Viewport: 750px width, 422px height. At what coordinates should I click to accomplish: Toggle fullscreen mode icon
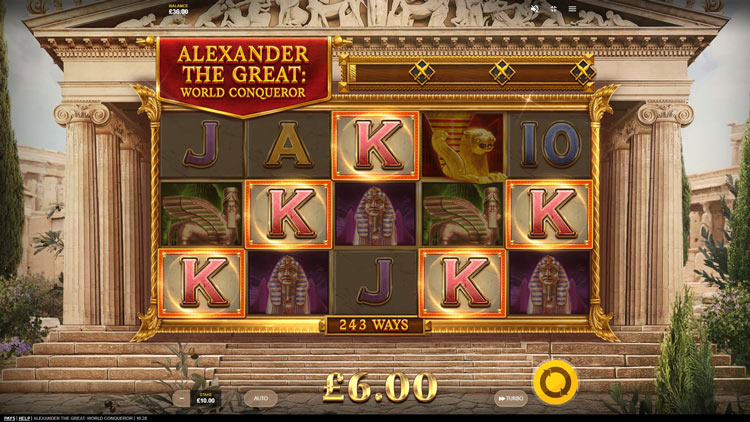coord(553,9)
